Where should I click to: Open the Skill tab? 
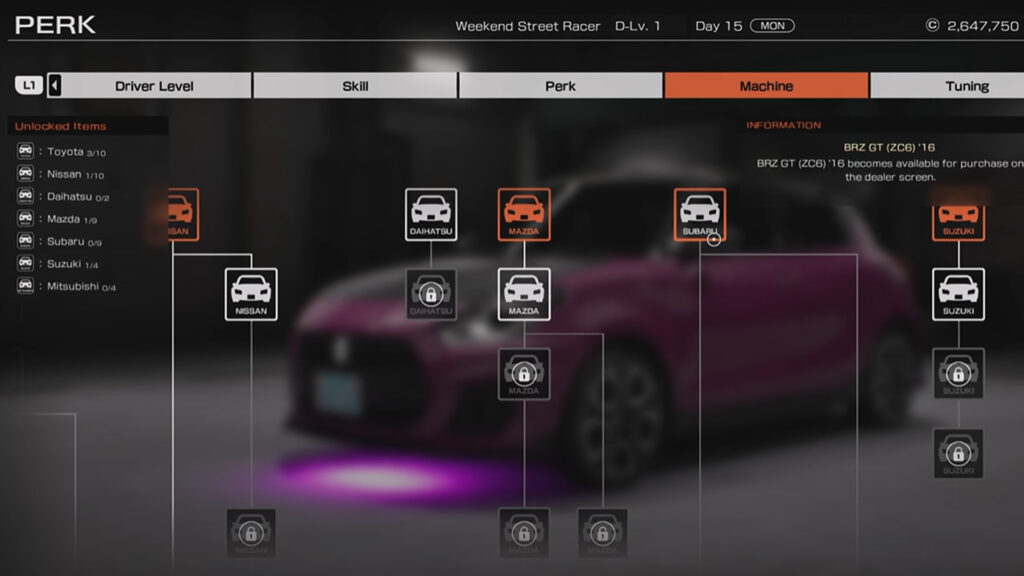click(x=355, y=86)
